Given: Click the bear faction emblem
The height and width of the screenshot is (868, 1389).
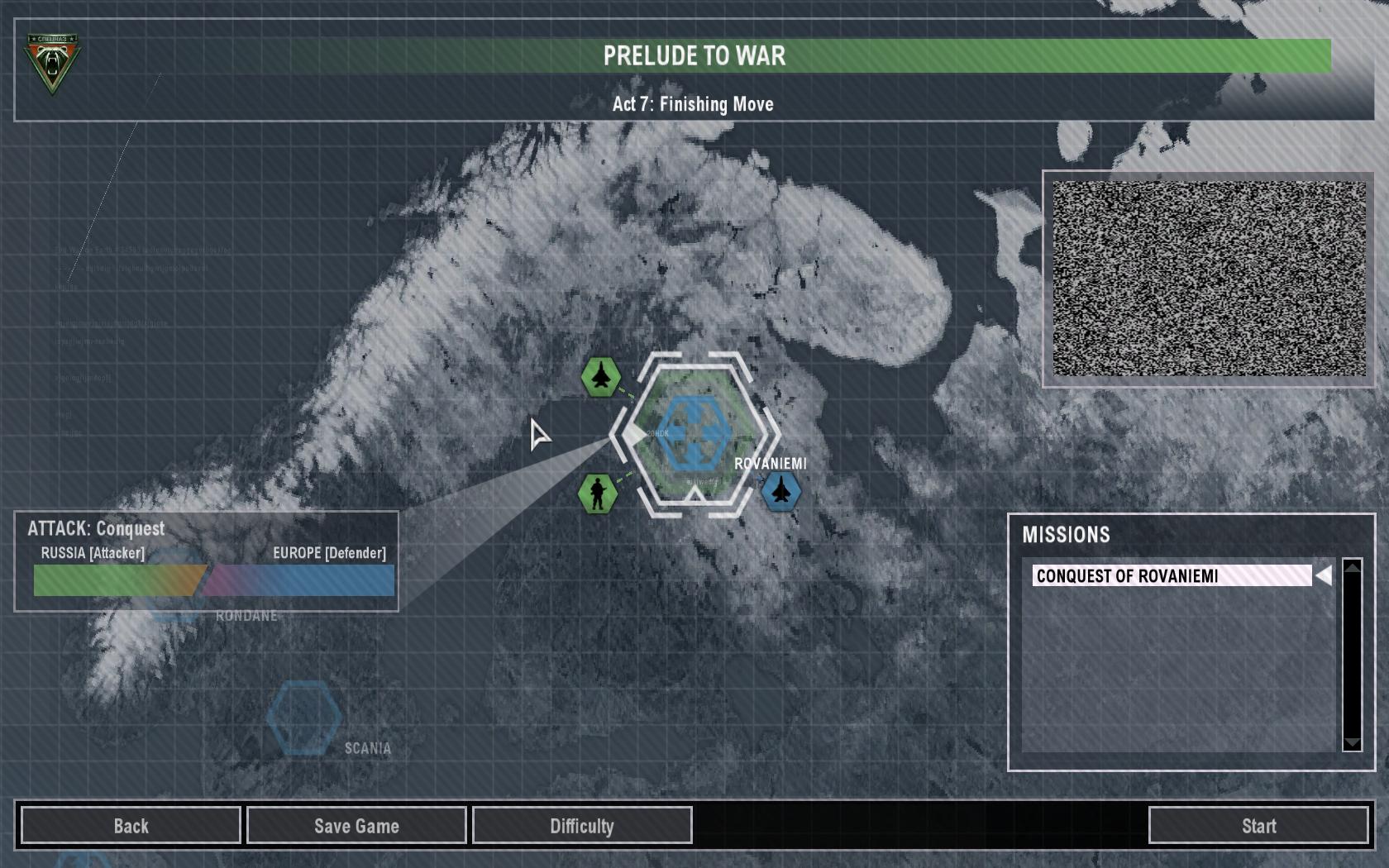Looking at the screenshot, I should click(x=52, y=63).
